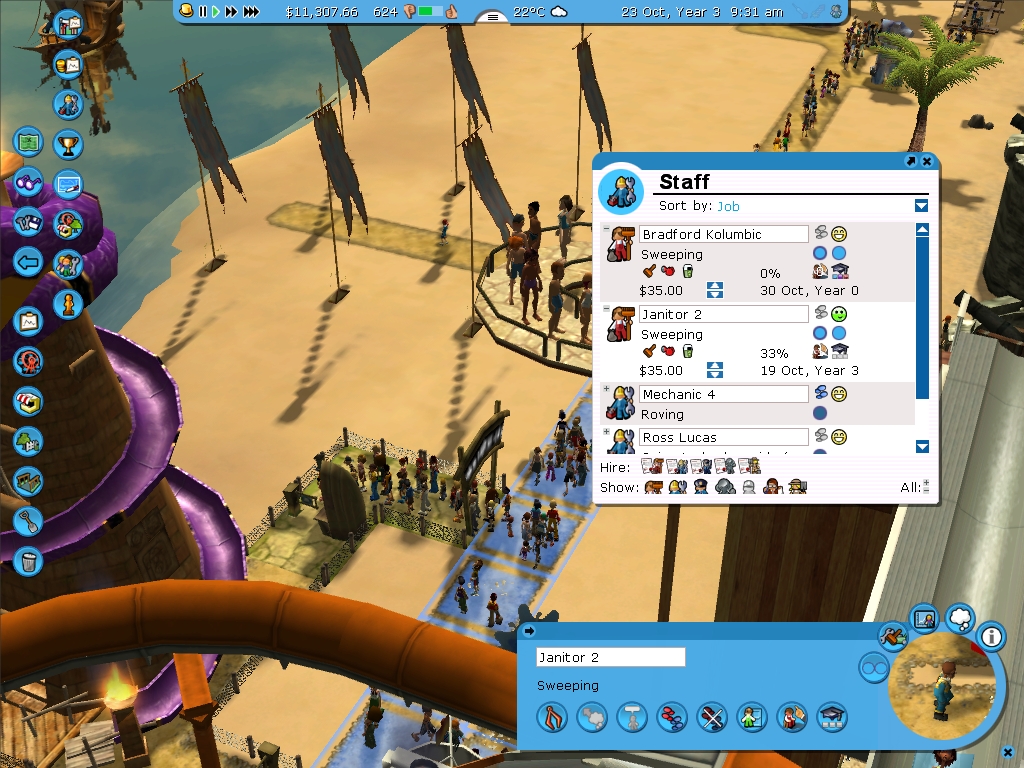Viewport: 1024px width, 768px height.
Task: Edit the Bradford Kolumbic name field
Action: (x=724, y=234)
